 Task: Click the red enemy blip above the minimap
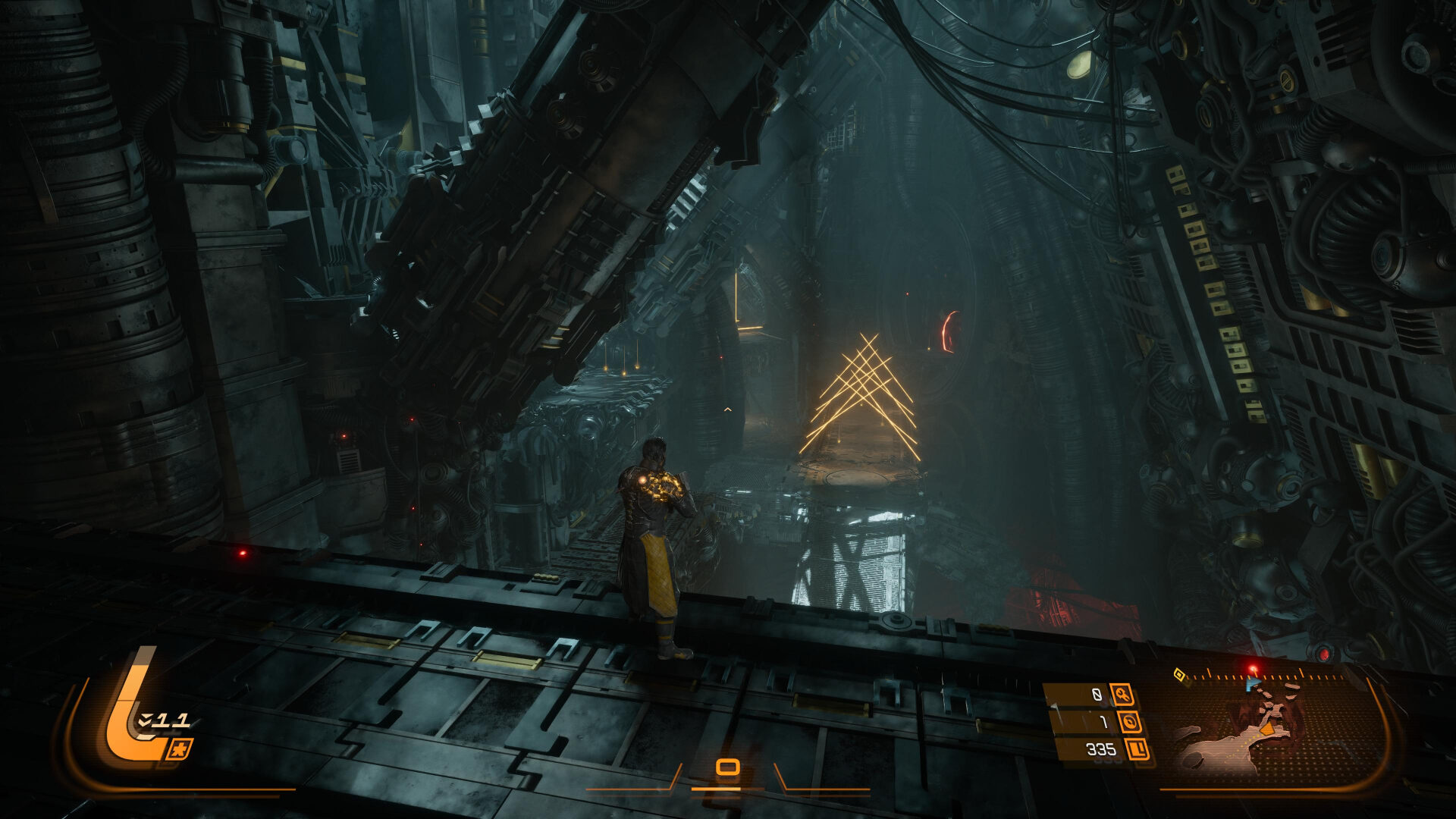[1253, 670]
